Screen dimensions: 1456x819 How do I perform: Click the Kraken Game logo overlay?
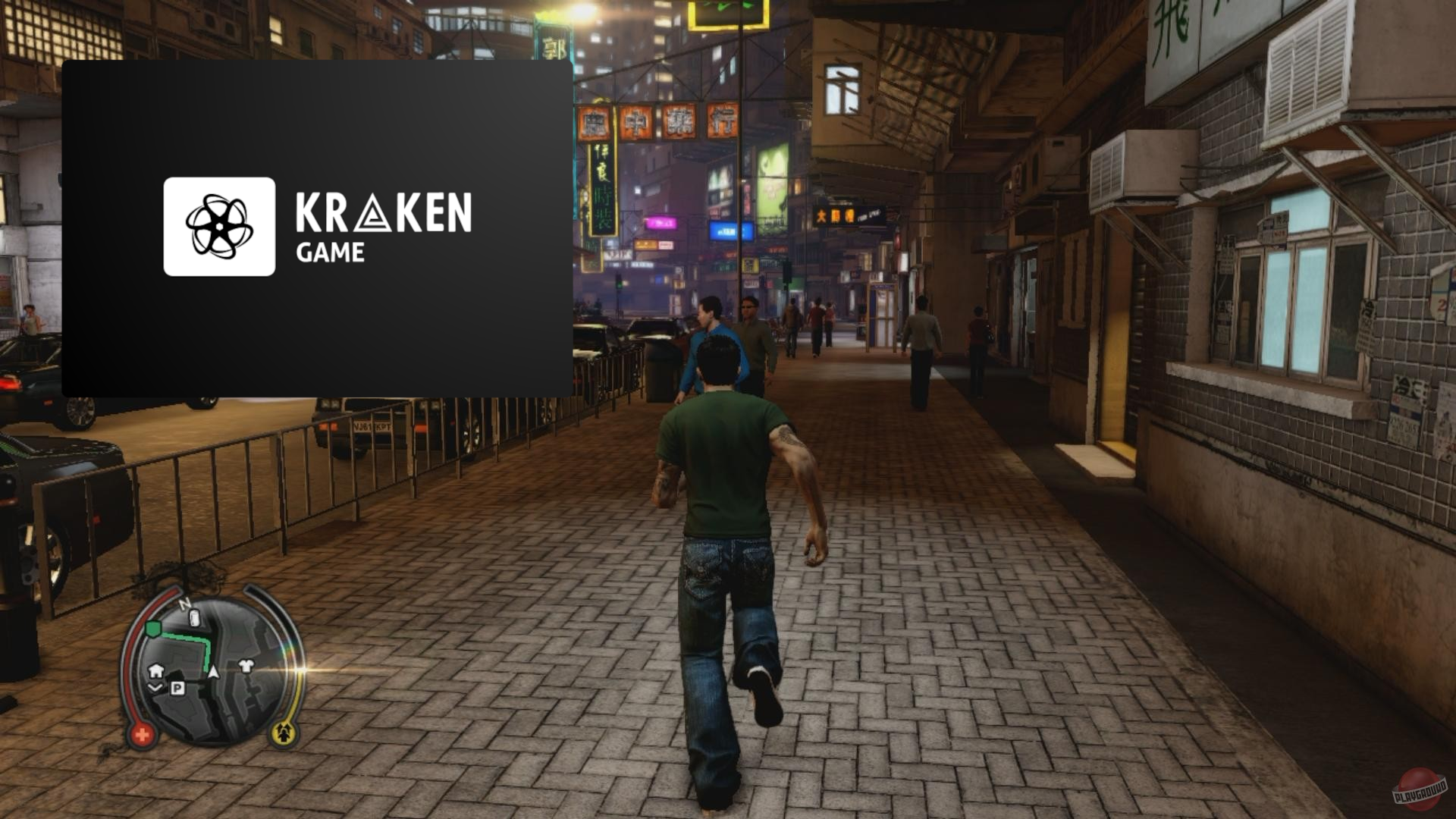pos(219,227)
